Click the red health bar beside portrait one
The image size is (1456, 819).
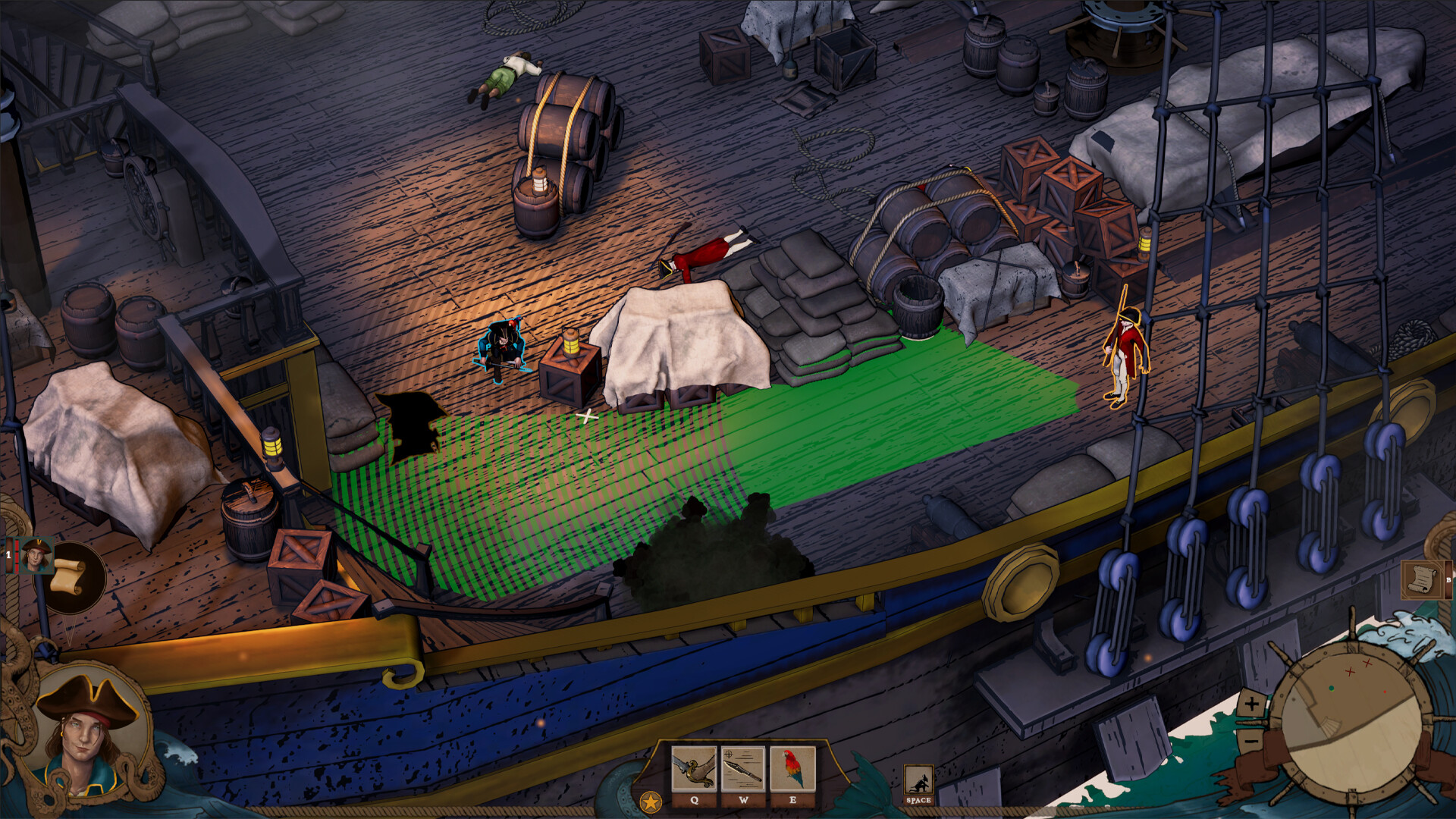17,556
